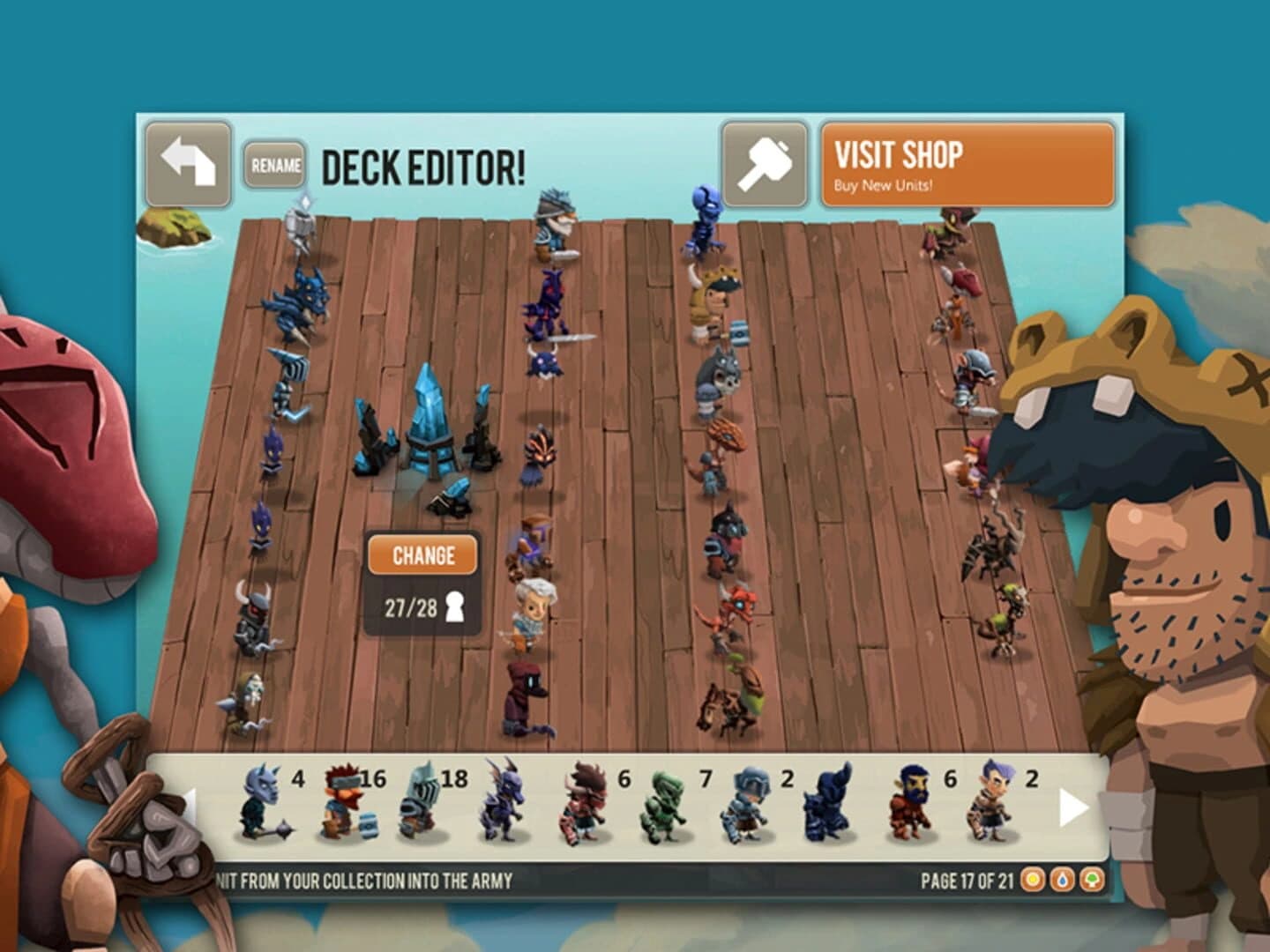This screenshot has height=952, width=1270.
Task: Toggle the nature currency filter off
Action: click(1091, 879)
